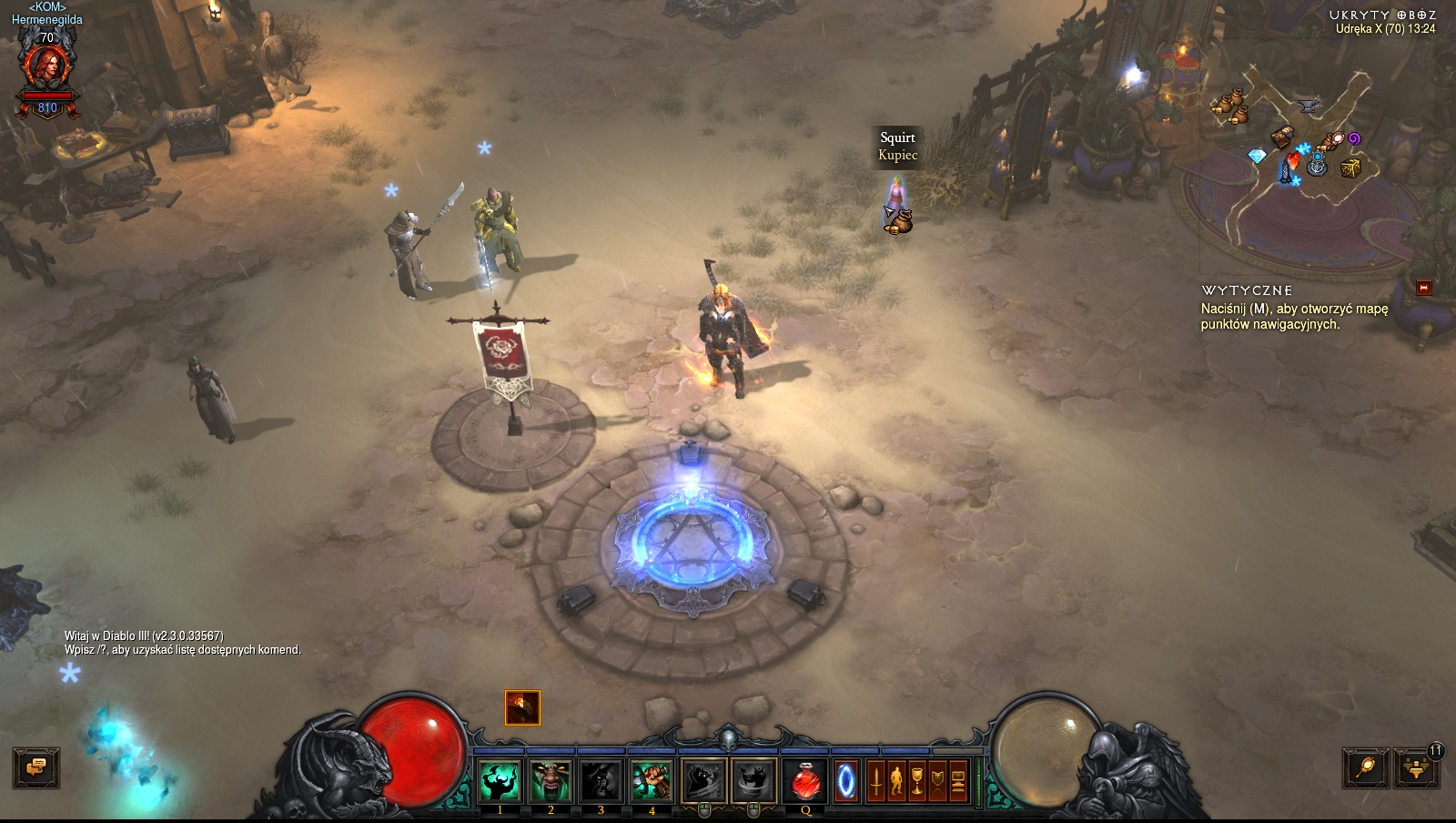Use the shouting face skill in slot 2
1456x823 pixels.
pyautogui.click(x=551, y=780)
